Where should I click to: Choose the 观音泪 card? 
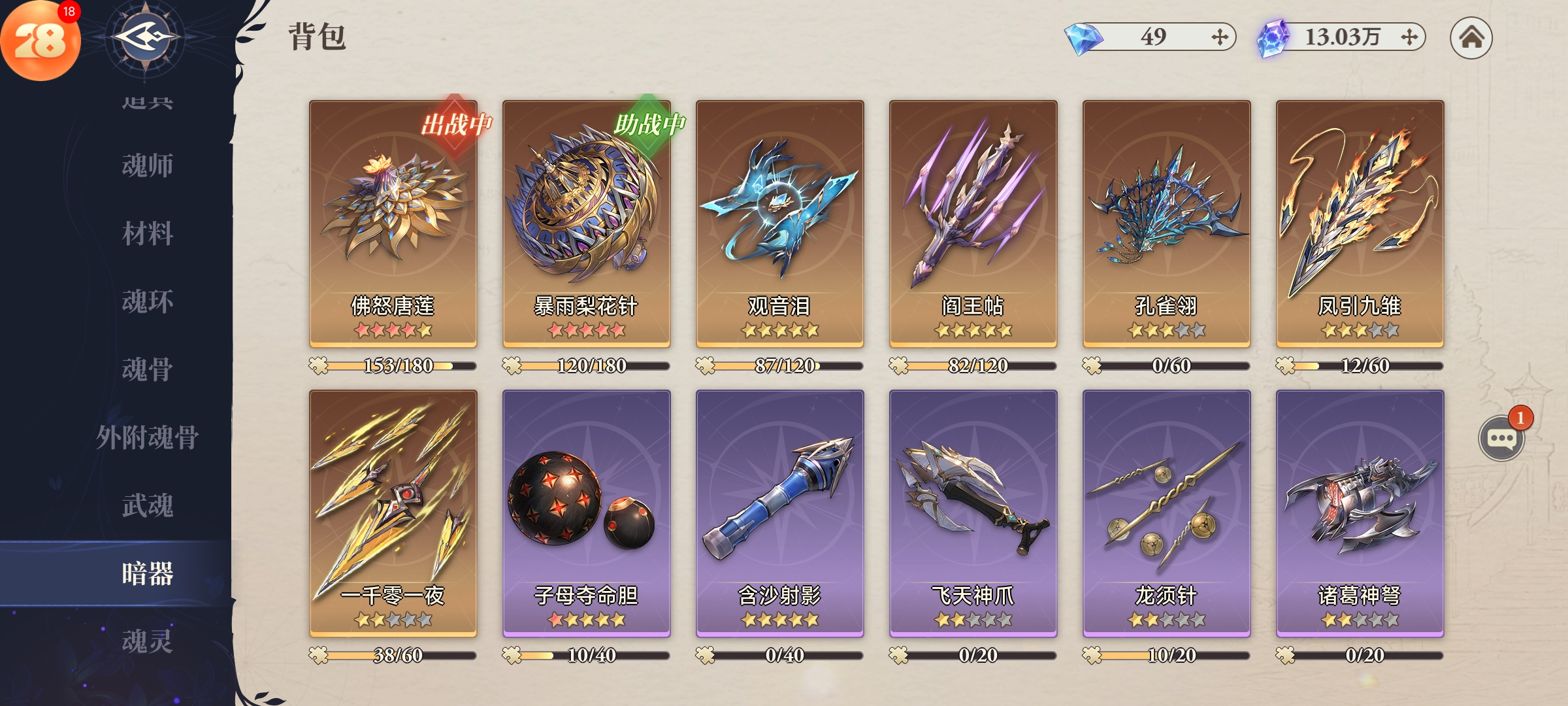coord(779,222)
